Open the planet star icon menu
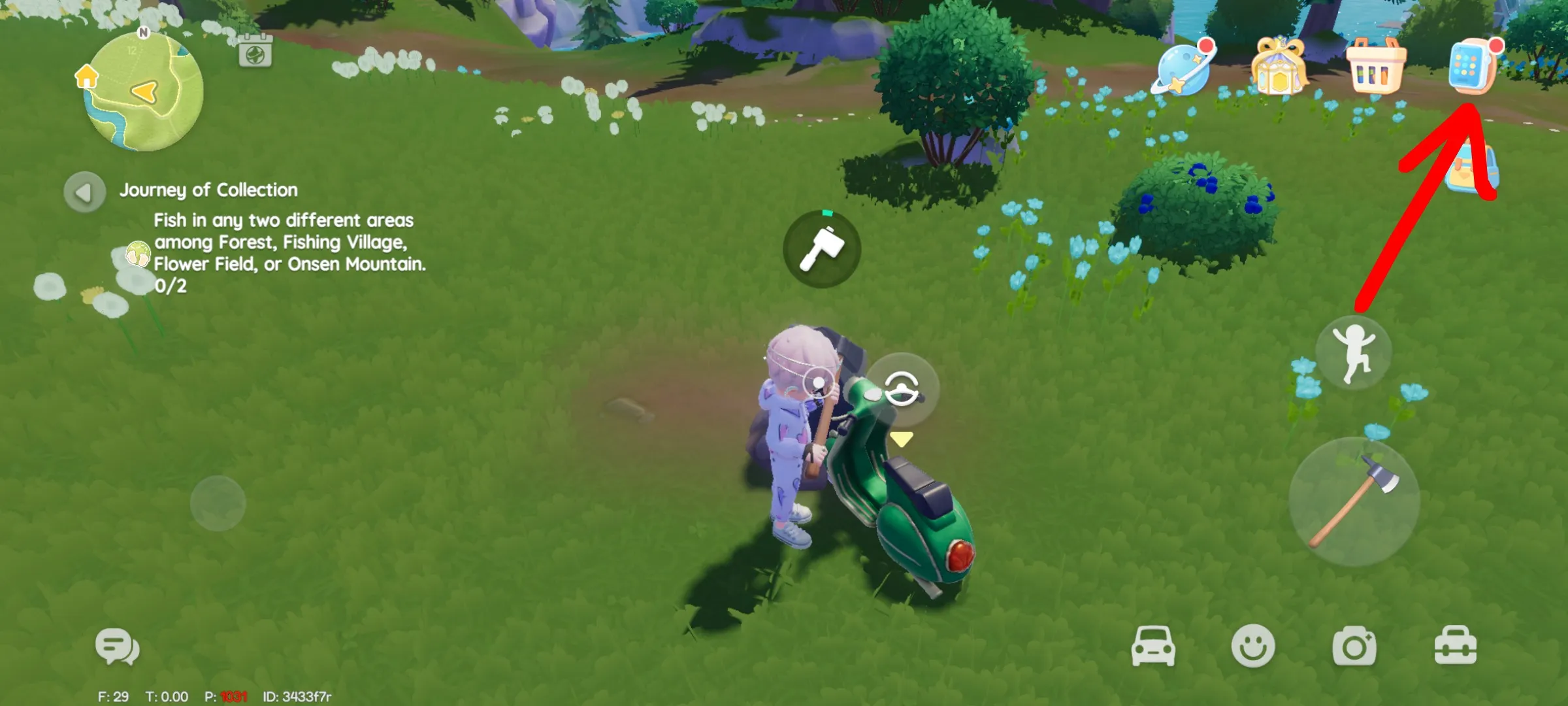 1183,69
